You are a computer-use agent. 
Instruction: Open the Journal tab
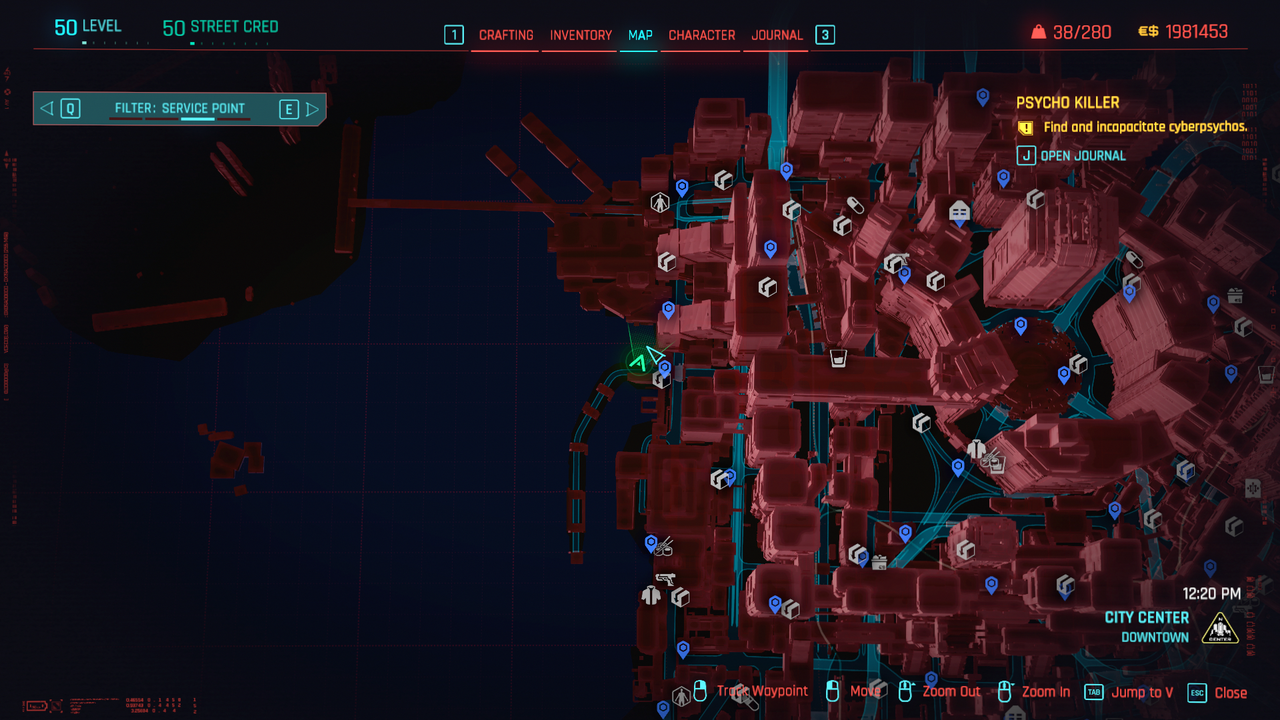pyautogui.click(x=777, y=35)
